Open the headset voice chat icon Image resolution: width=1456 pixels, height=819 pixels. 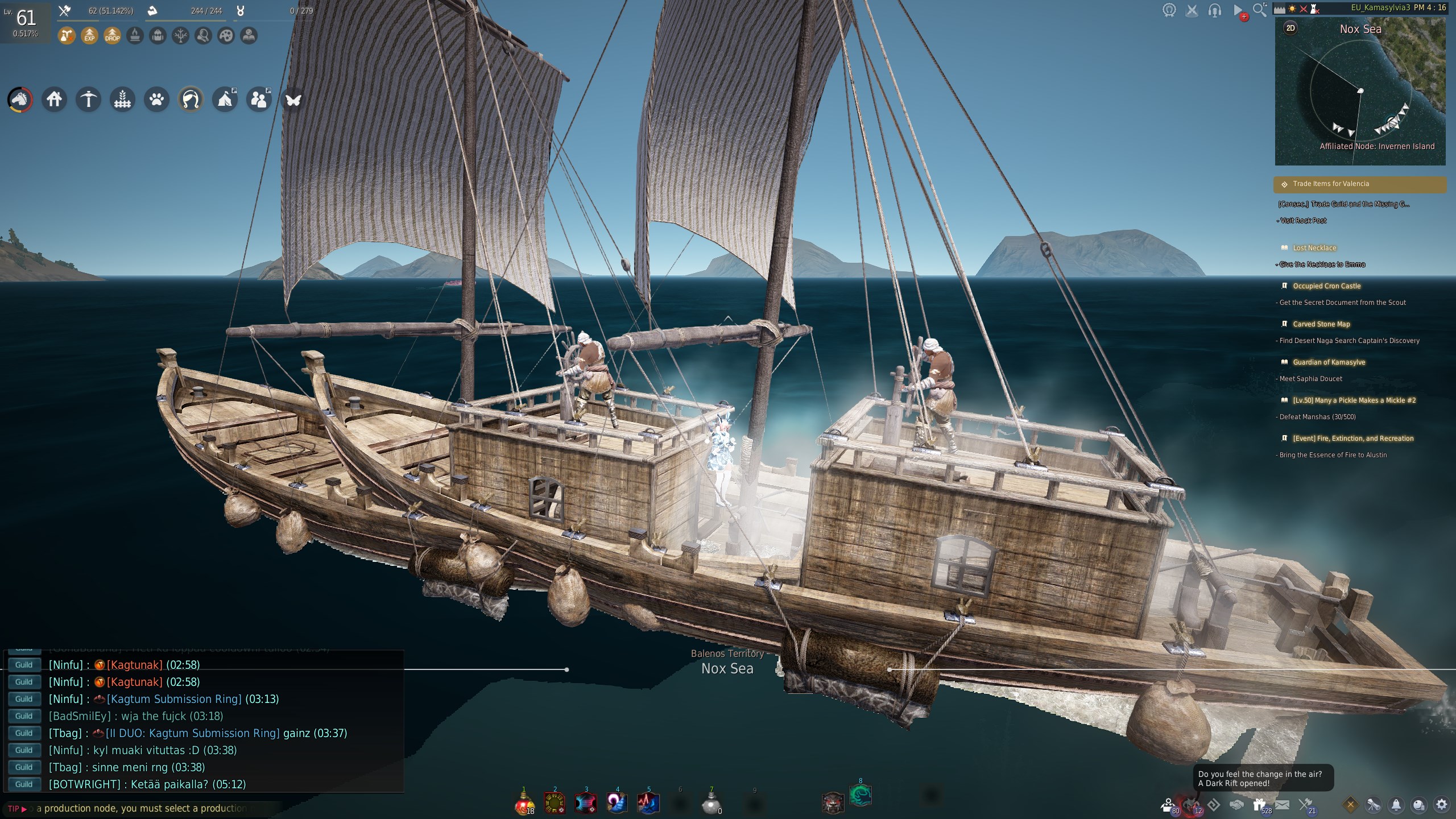1214,10
